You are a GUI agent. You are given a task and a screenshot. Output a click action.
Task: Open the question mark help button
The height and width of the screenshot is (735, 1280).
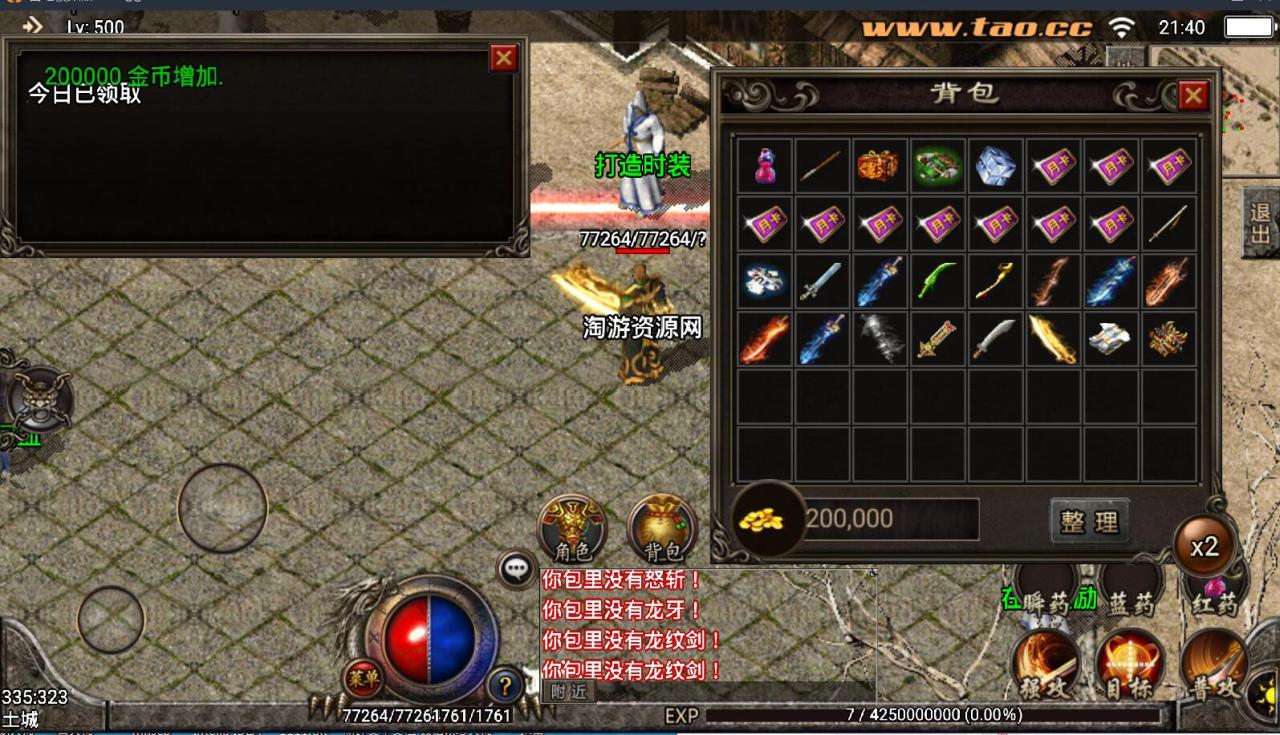pos(505,686)
